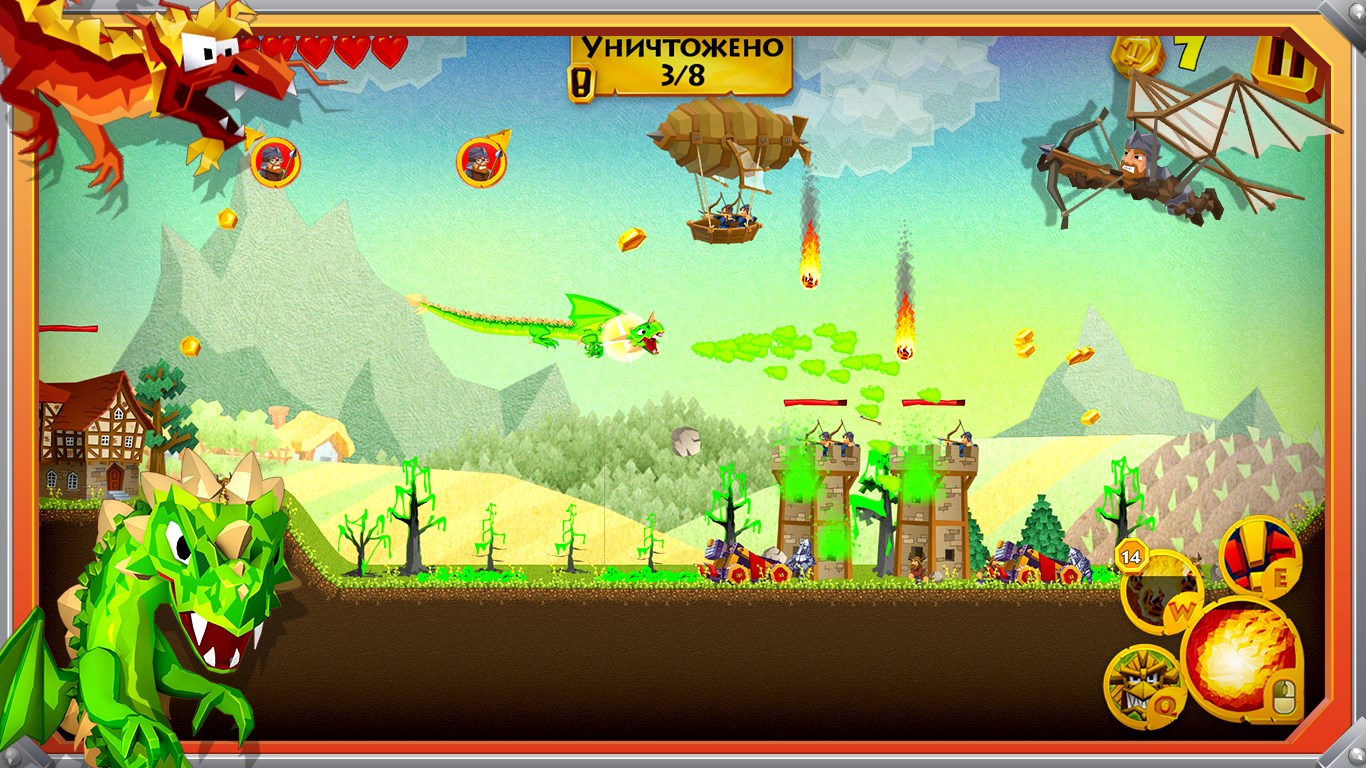Trigger the Q angry dragon face ability

click(x=1142, y=684)
